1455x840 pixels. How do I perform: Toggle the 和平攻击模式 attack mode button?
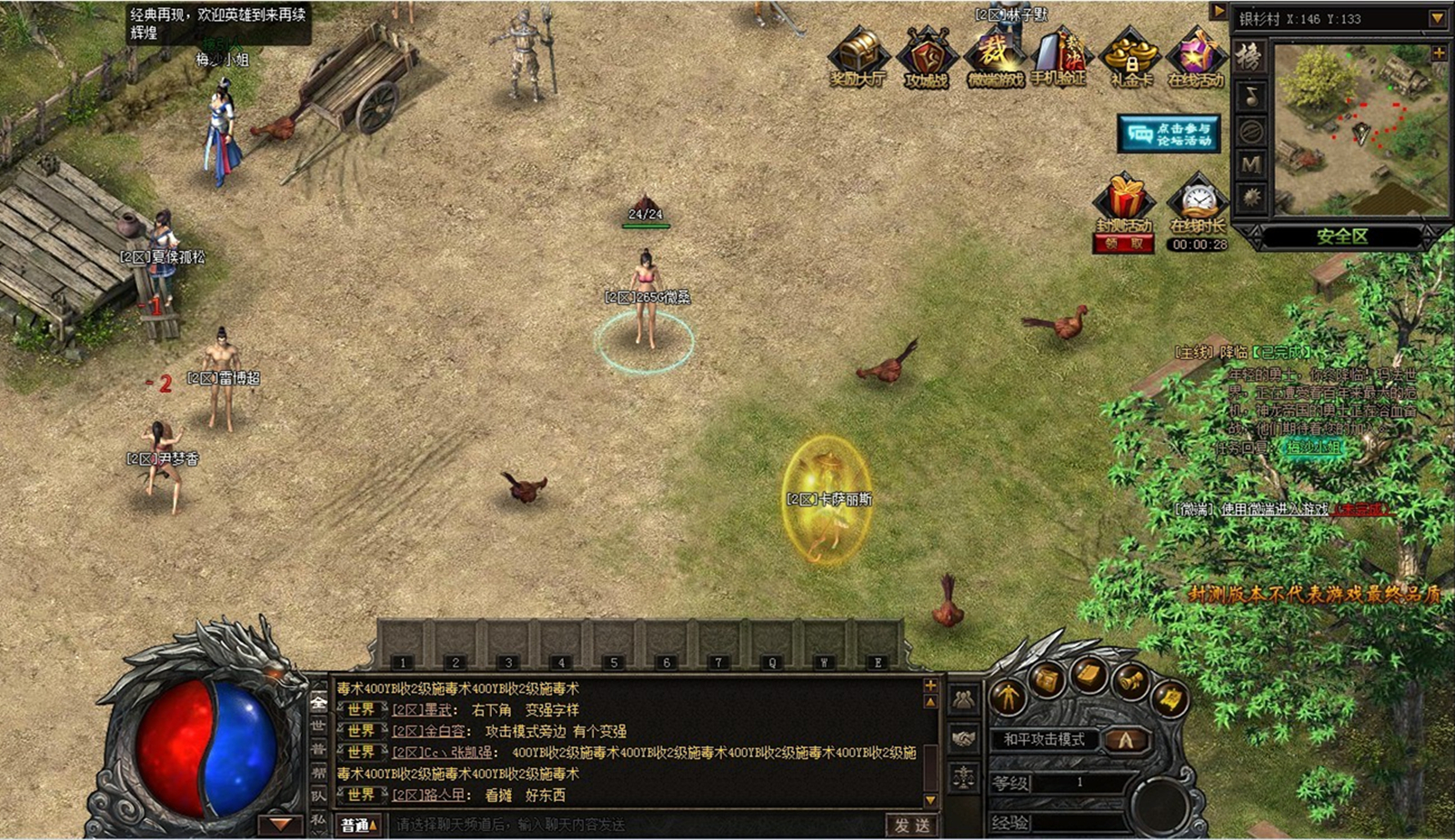tap(1044, 739)
